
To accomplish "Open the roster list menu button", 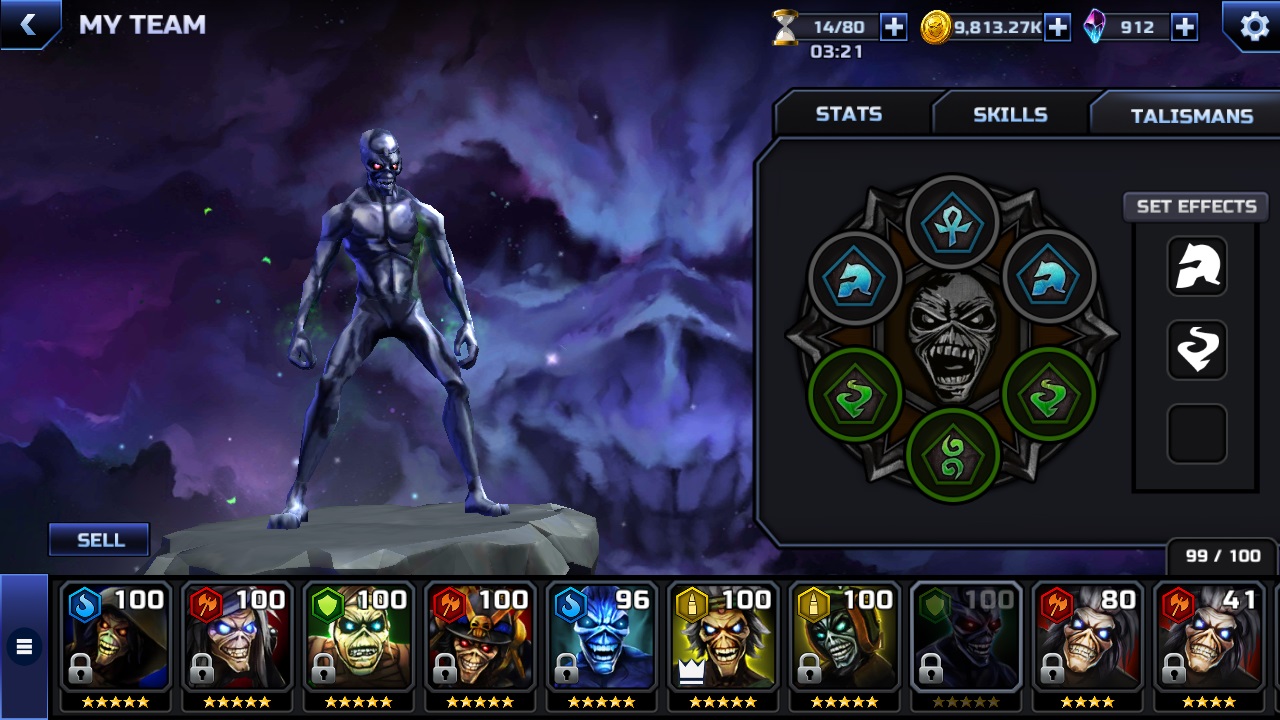I will [24, 647].
